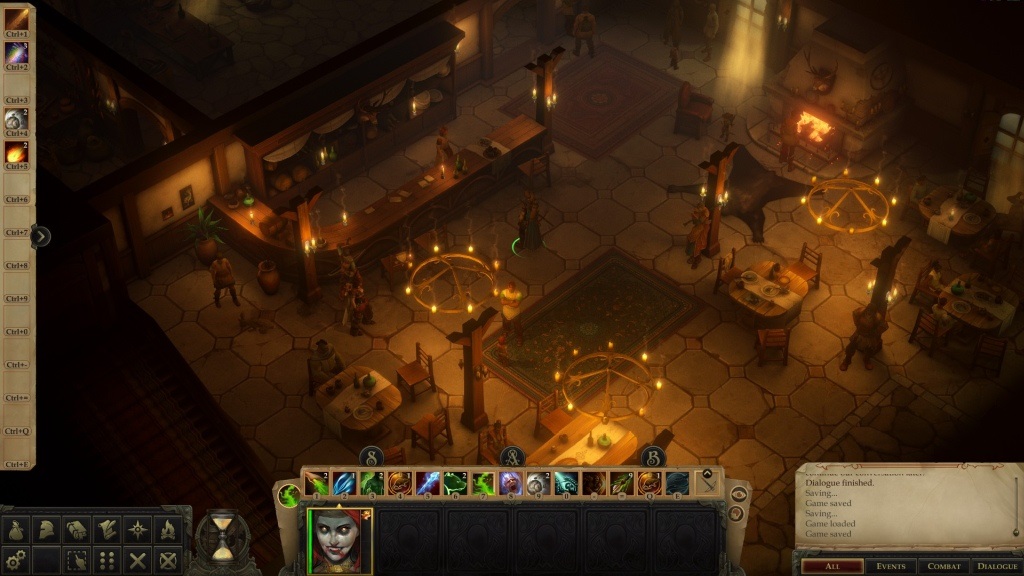Use the rainbow spray ability at Ctrl+2

[x=17, y=53]
